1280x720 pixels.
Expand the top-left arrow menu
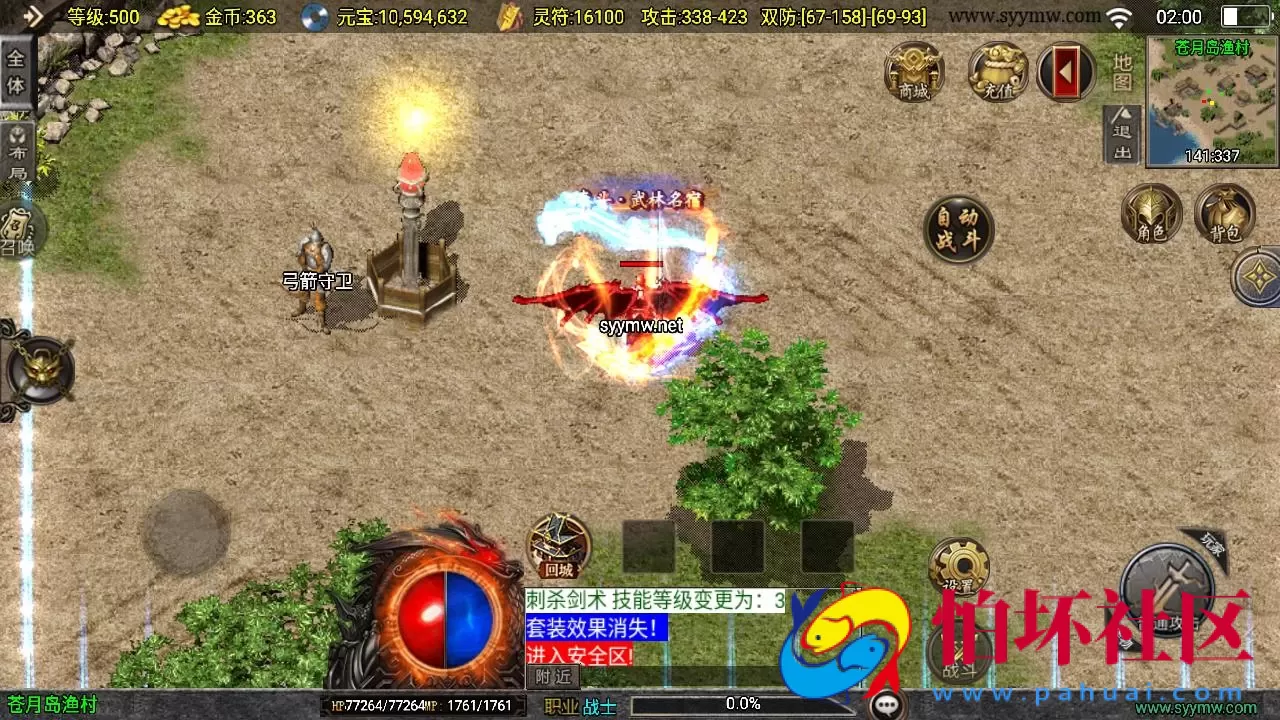point(34,15)
